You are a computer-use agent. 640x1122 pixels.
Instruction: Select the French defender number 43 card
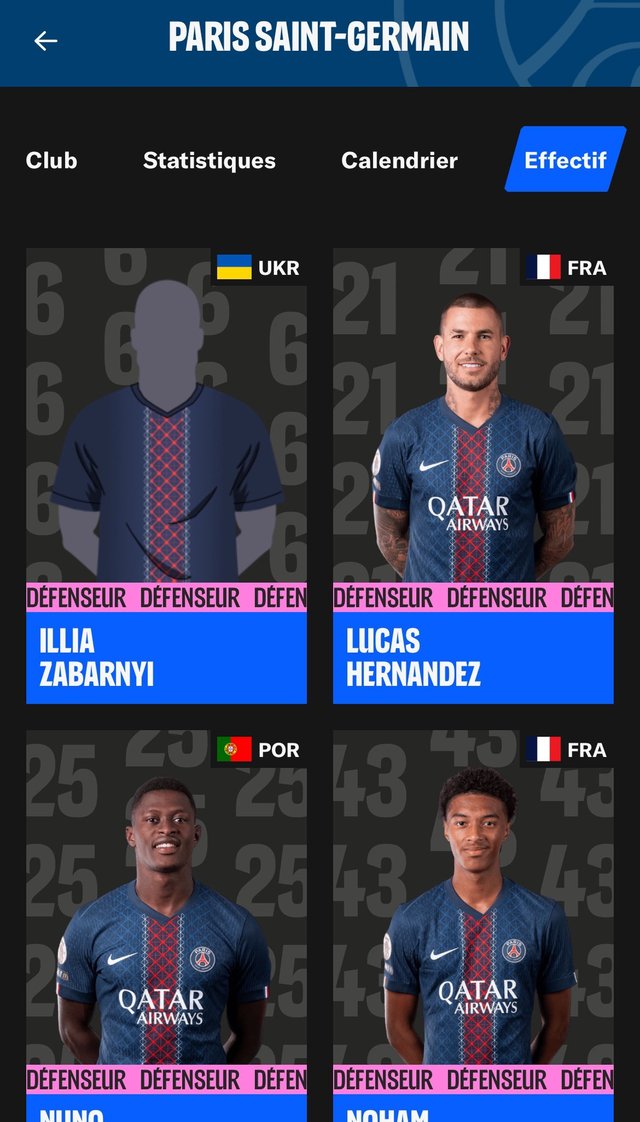click(x=473, y=925)
